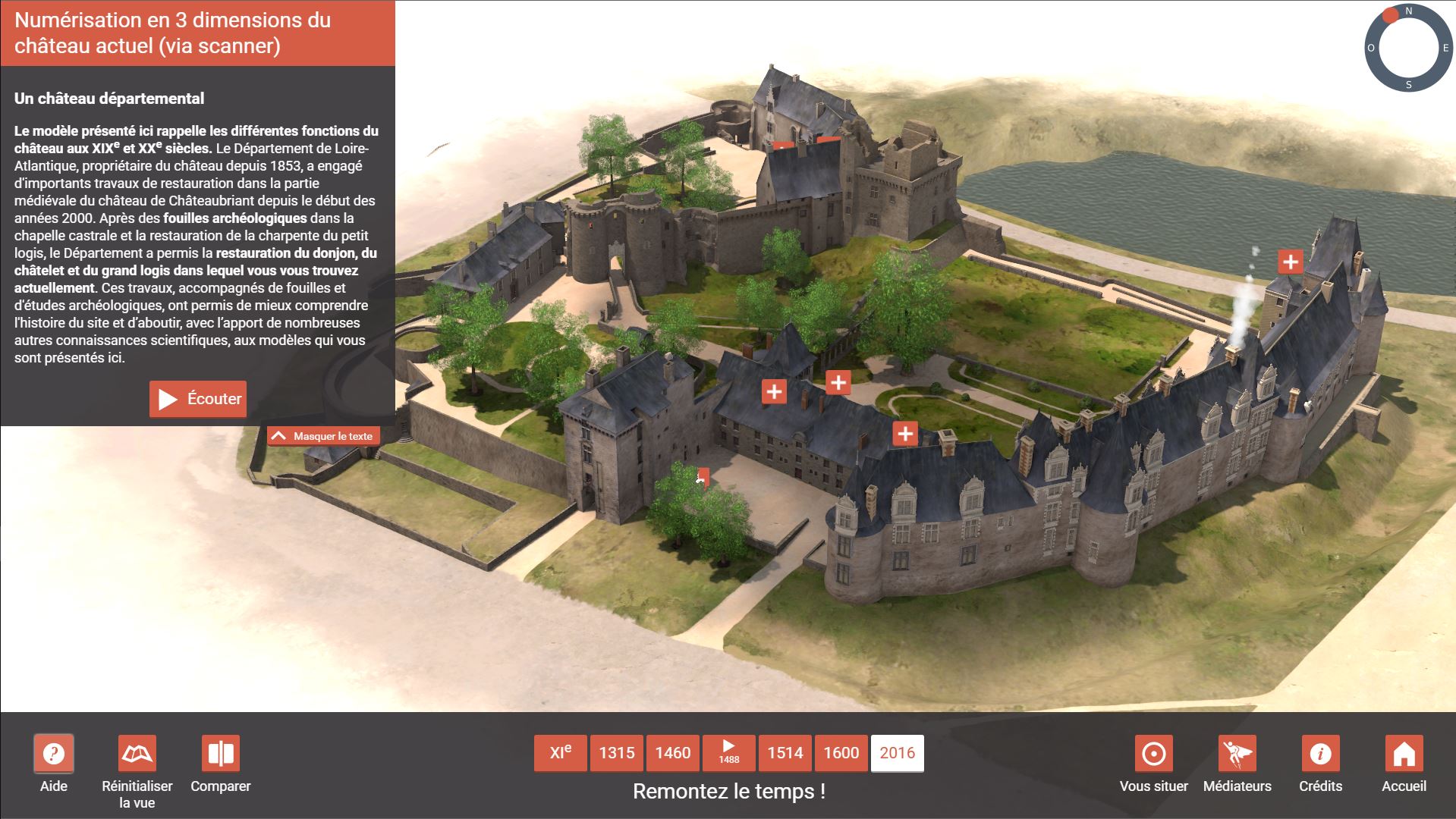Open the Médiateurs section
The width and height of the screenshot is (1456, 819).
pos(1237,754)
